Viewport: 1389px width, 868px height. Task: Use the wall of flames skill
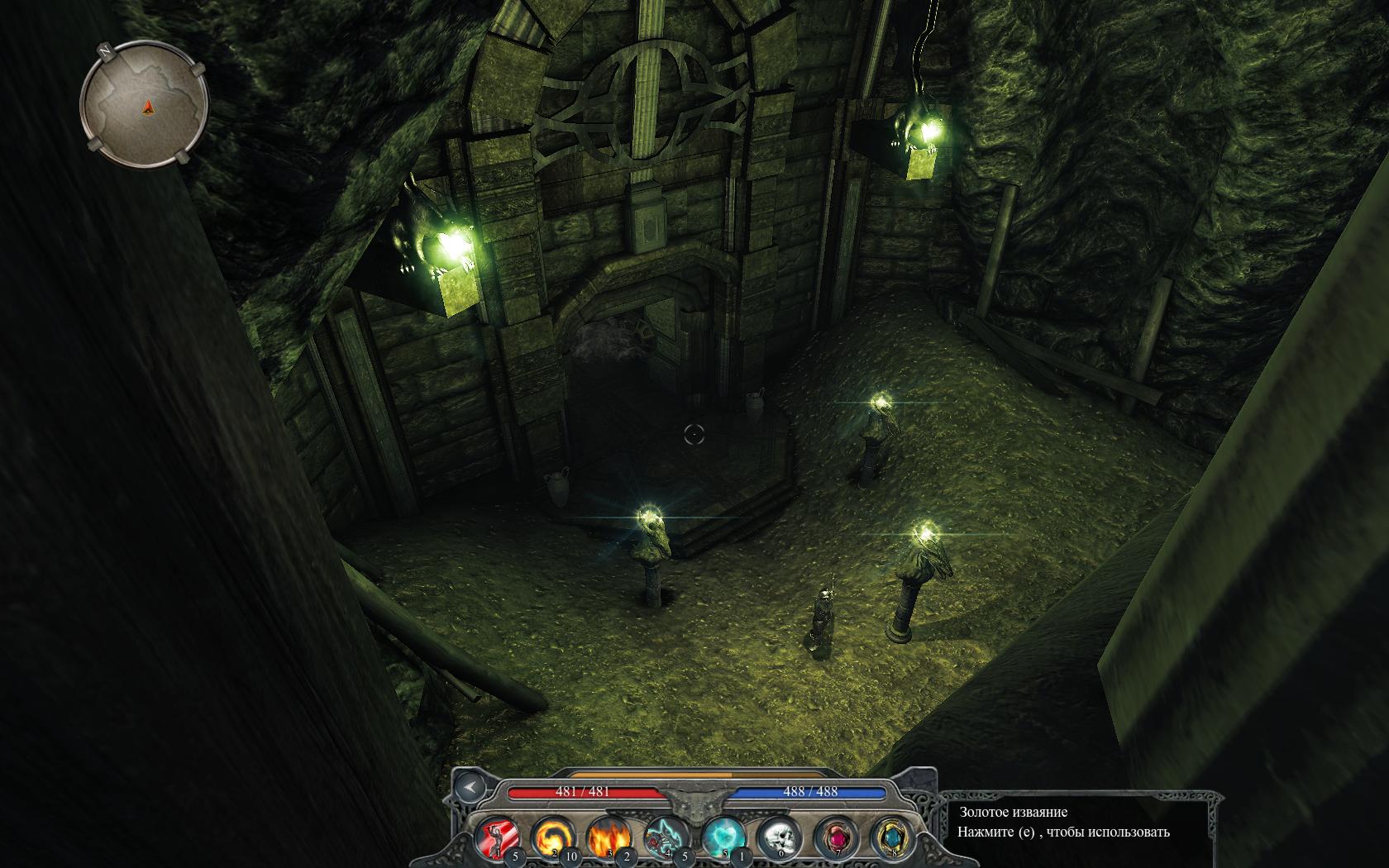click(x=609, y=837)
